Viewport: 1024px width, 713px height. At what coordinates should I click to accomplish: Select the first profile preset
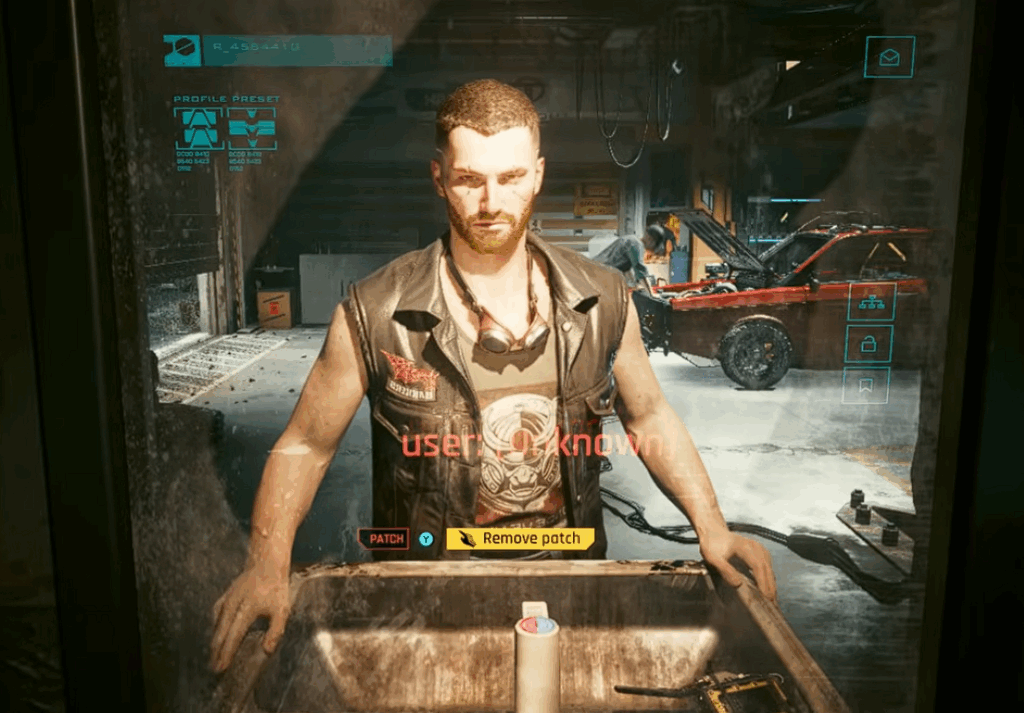coord(199,129)
